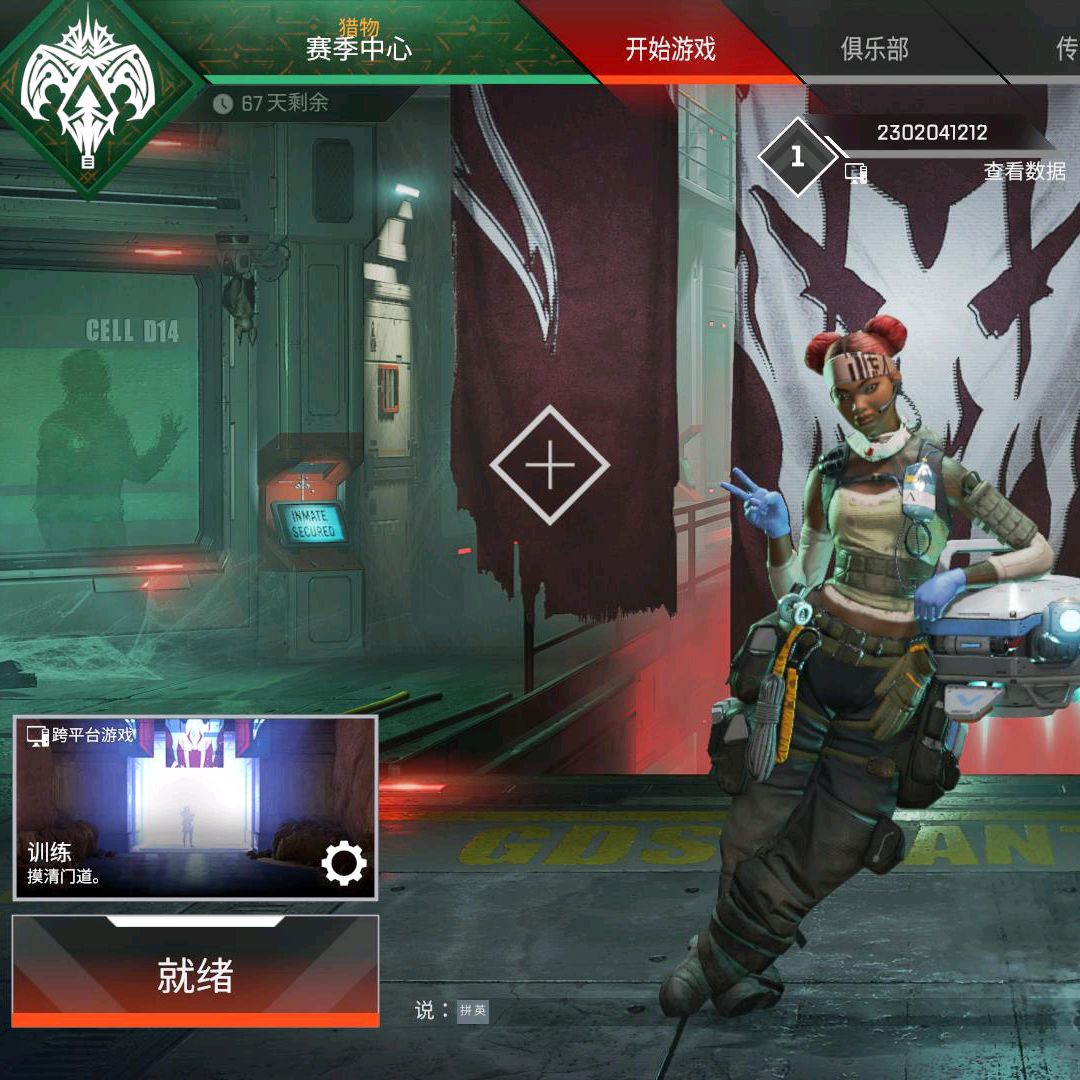Open game mode settings gear icon
Viewport: 1080px width, 1080px height.
click(344, 863)
